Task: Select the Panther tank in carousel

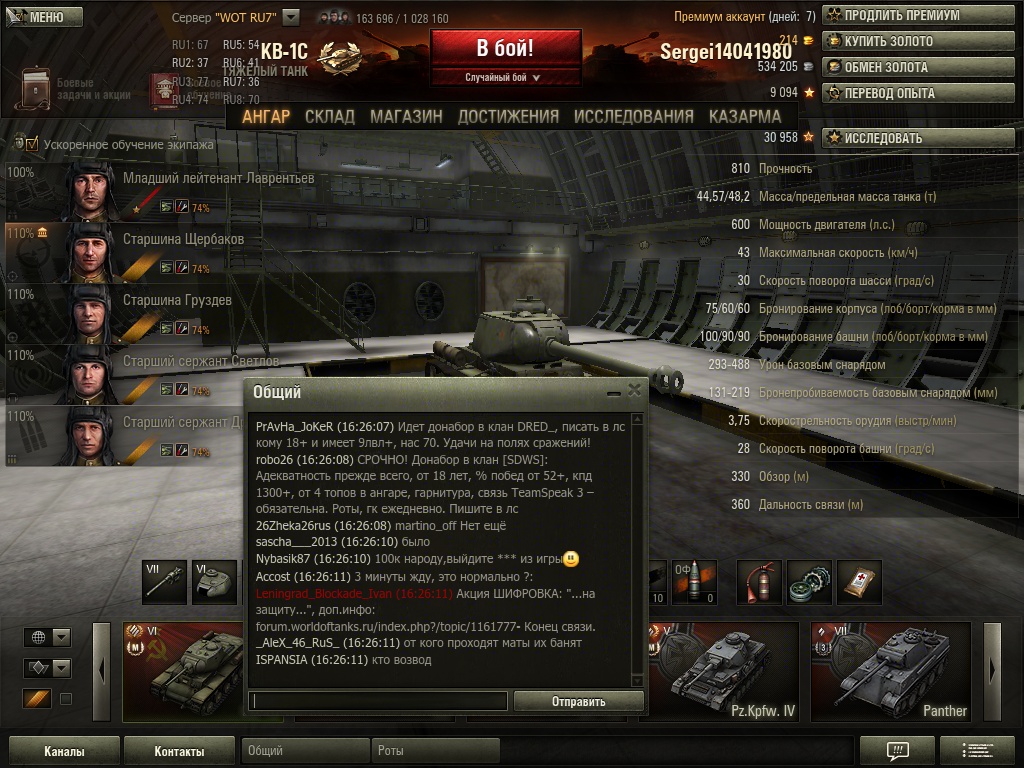Action: coord(890,671)
